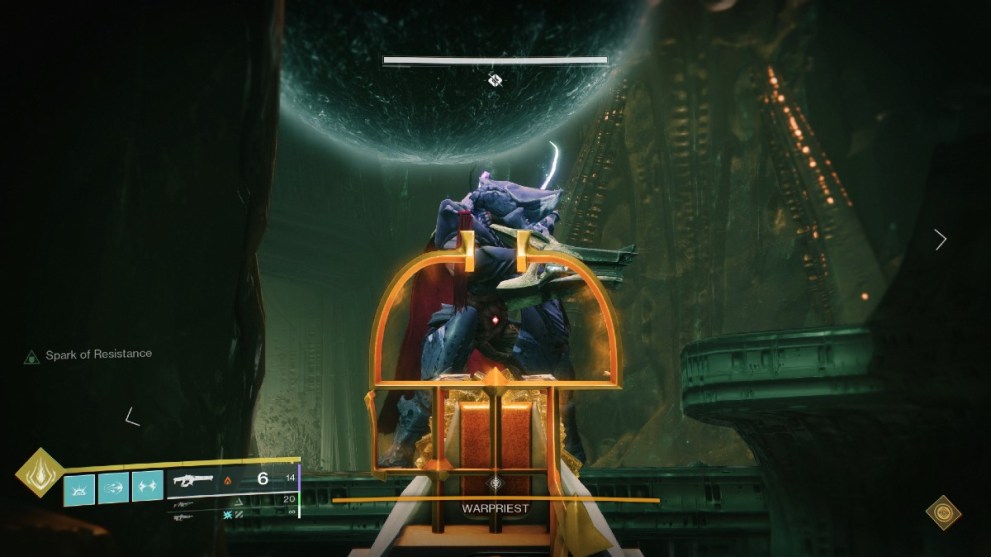
Task: Go back with the left arrow
Action: (131, 416)
